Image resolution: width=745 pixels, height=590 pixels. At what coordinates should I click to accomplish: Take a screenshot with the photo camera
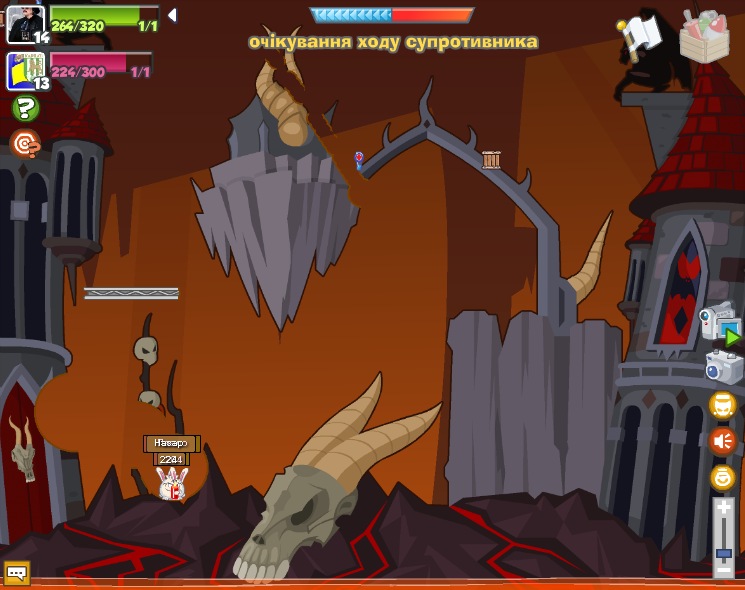[x=723, y=367]
